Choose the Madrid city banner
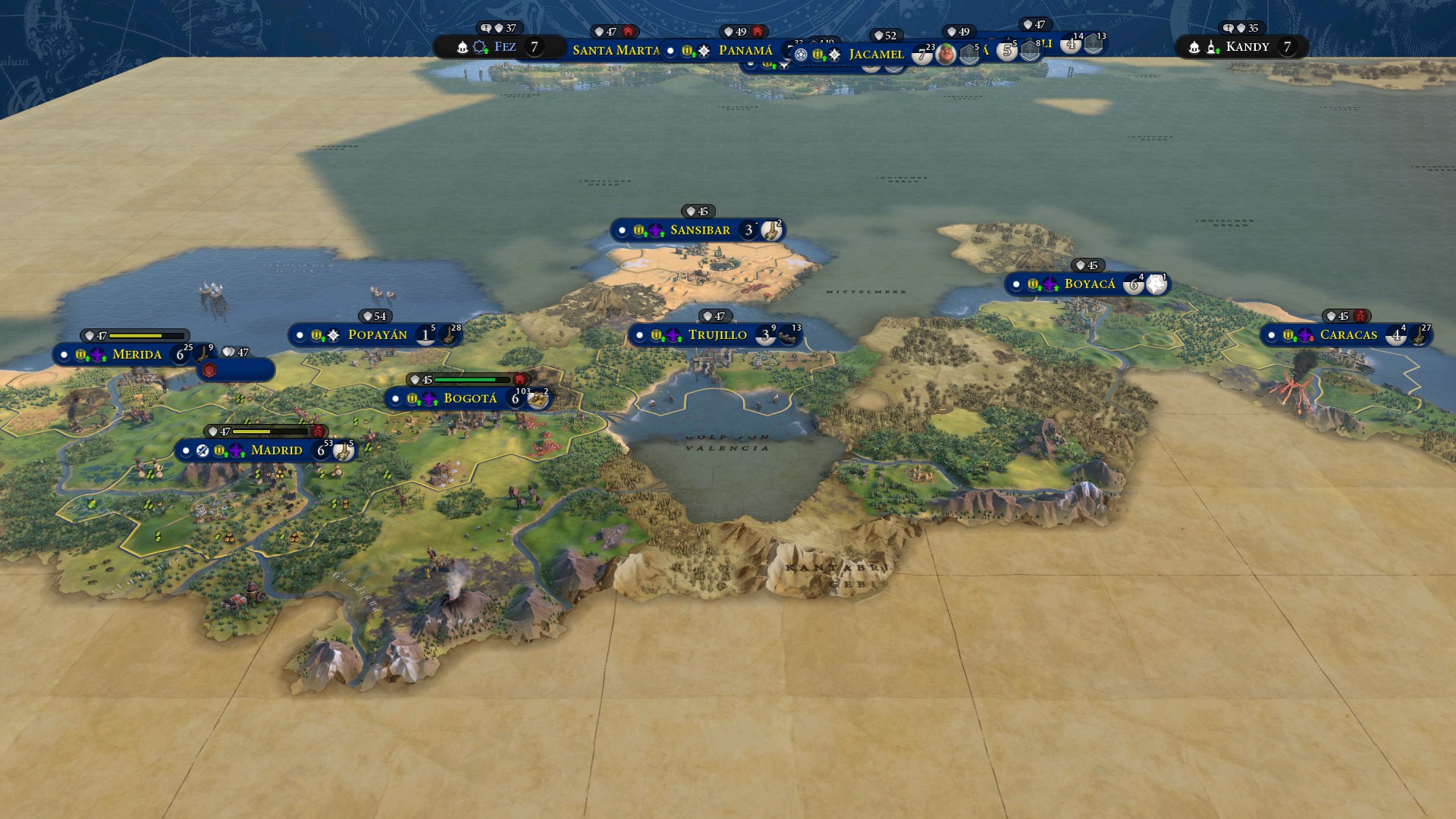Viewport: 1456px width, 819px height. [276, 450]
